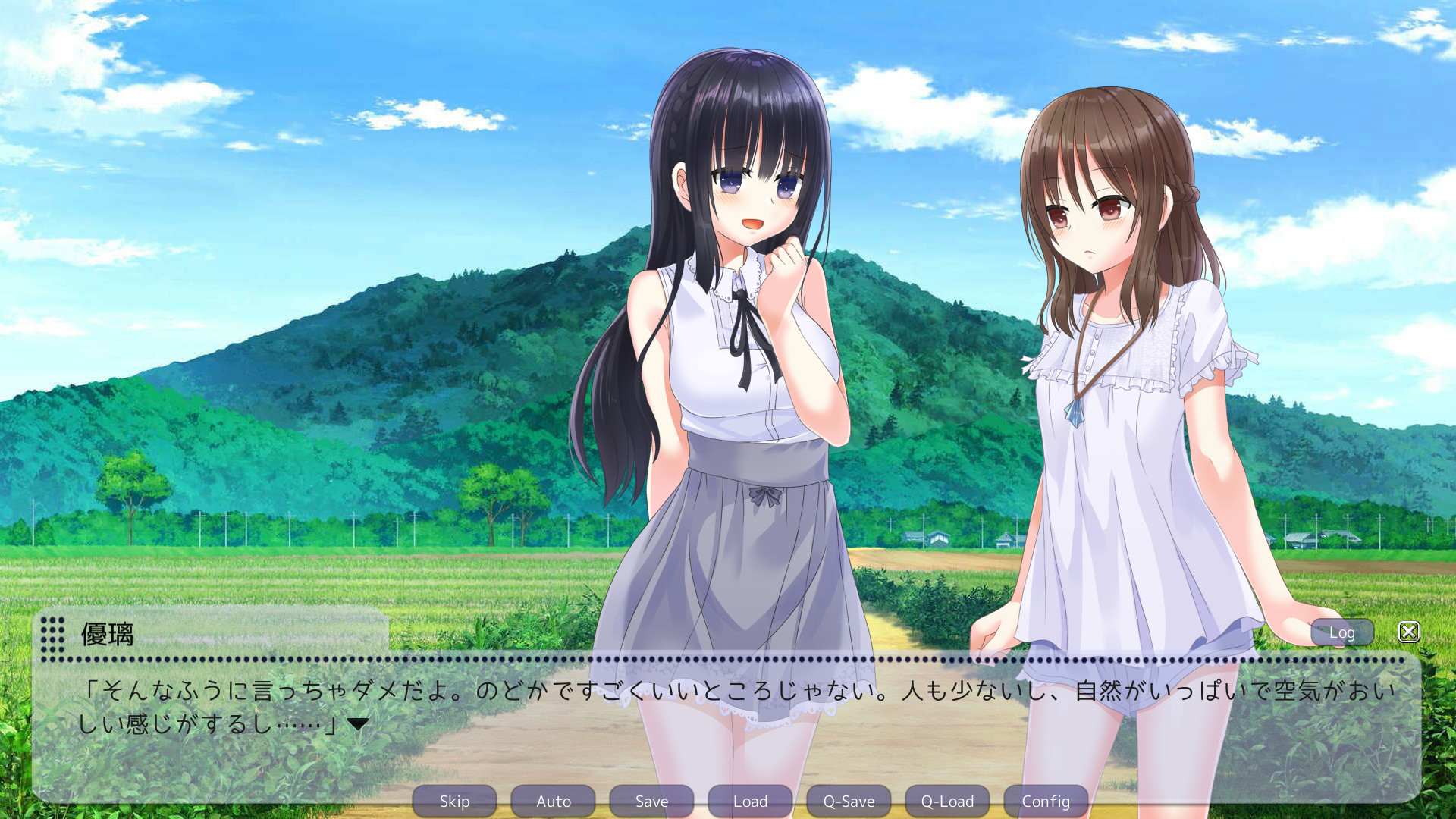Activate the Skip button
The image size is (1456, 819).
pos(454,801)
